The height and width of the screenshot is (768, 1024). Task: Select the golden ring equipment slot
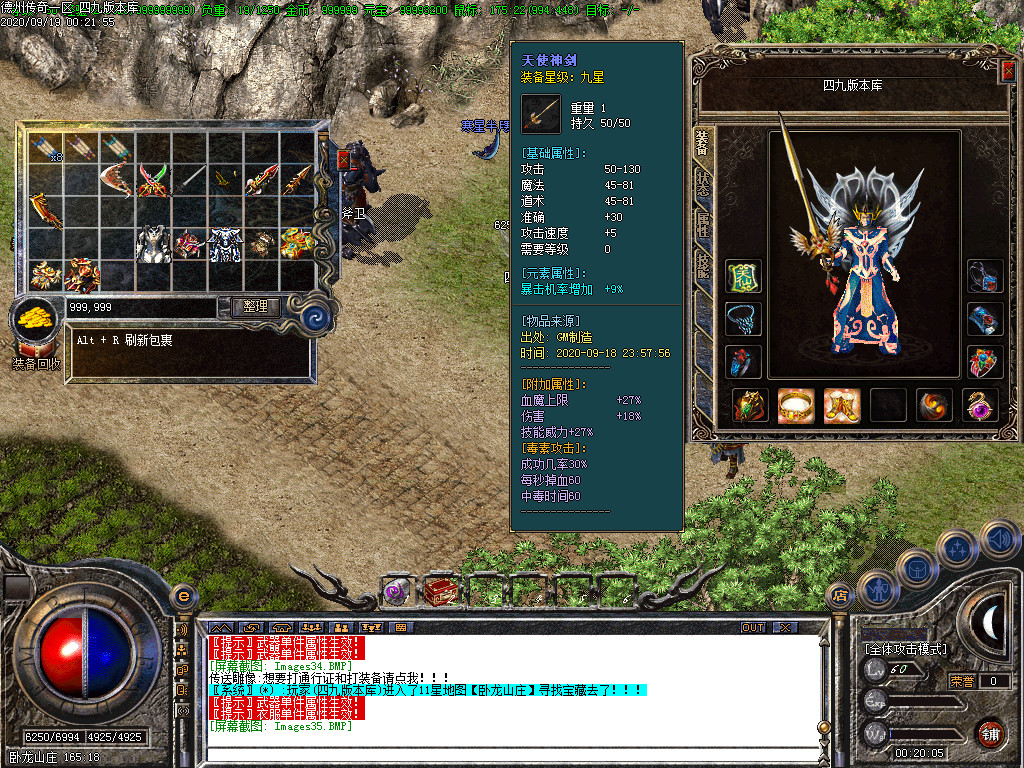pyautogui.click(x=797, y=405)
